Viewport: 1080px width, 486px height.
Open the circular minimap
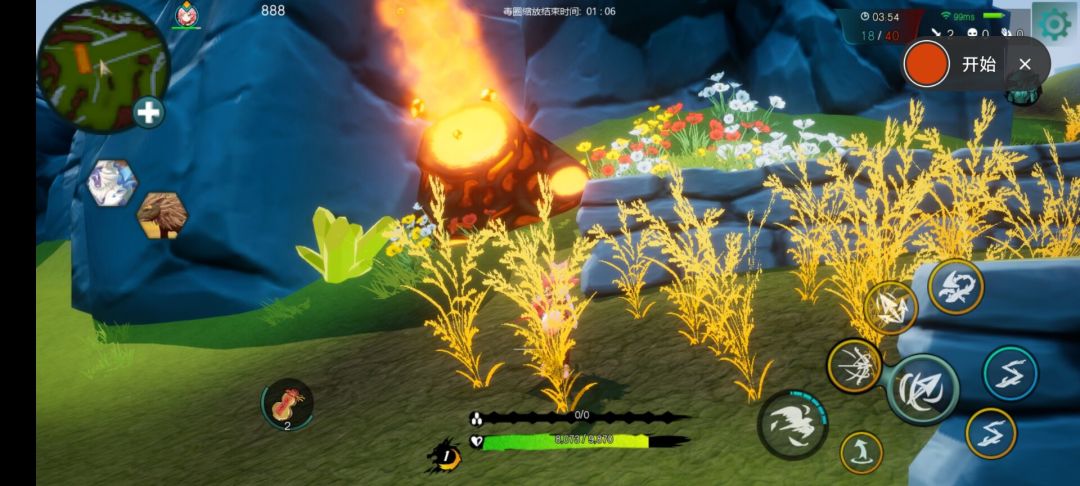(102, 66)
